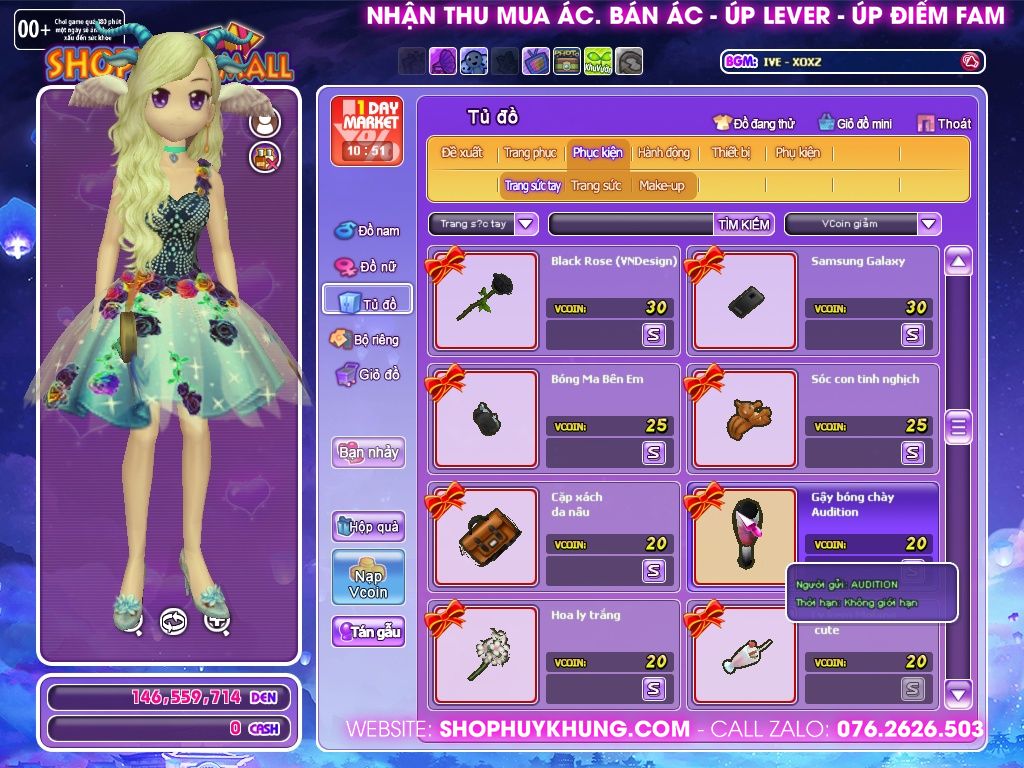Open the 1 Day Market banner
This screenshot has height=768, width=1024.
(367, 131)
